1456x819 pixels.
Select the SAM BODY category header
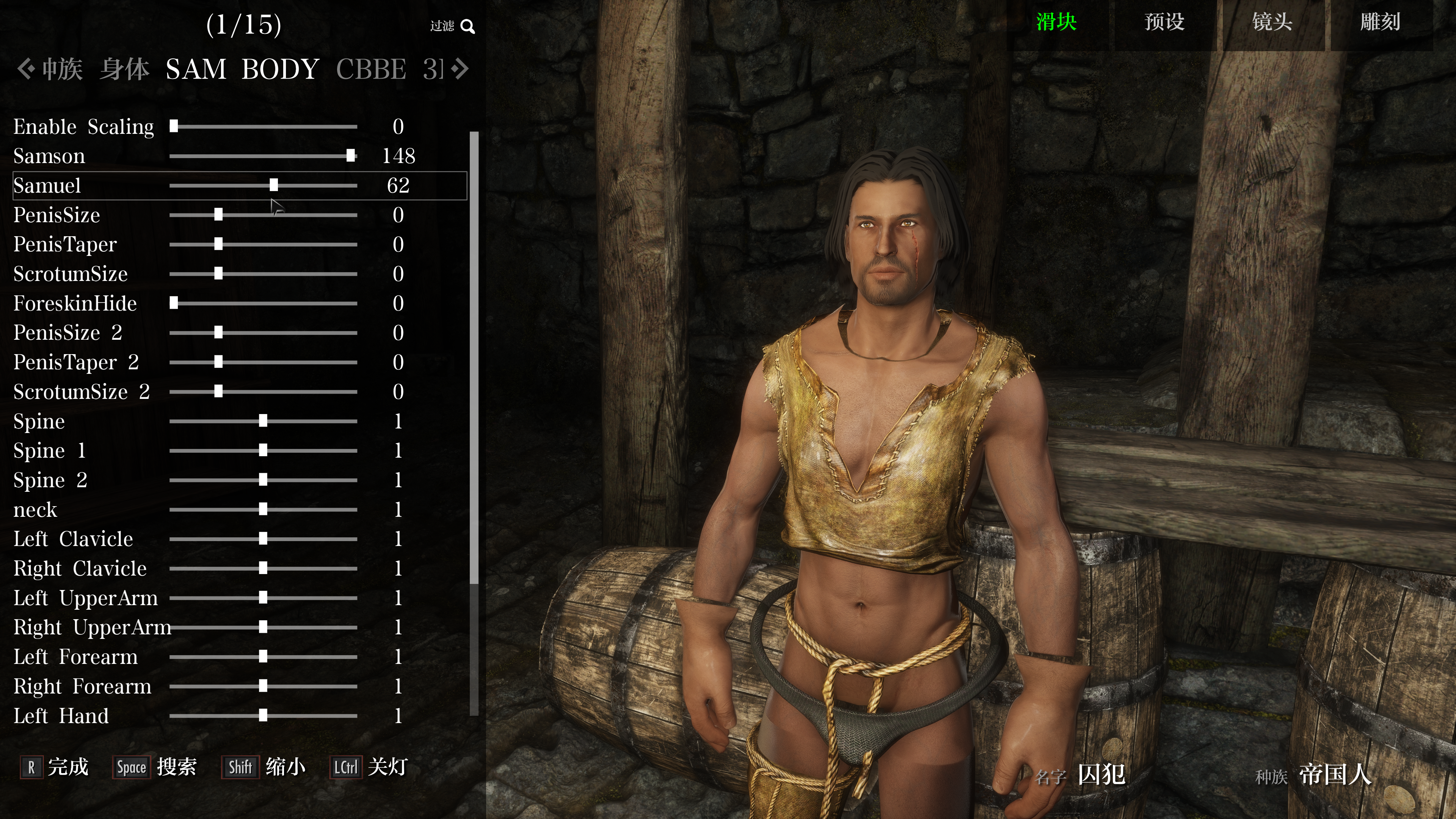(x=242, y=69)
